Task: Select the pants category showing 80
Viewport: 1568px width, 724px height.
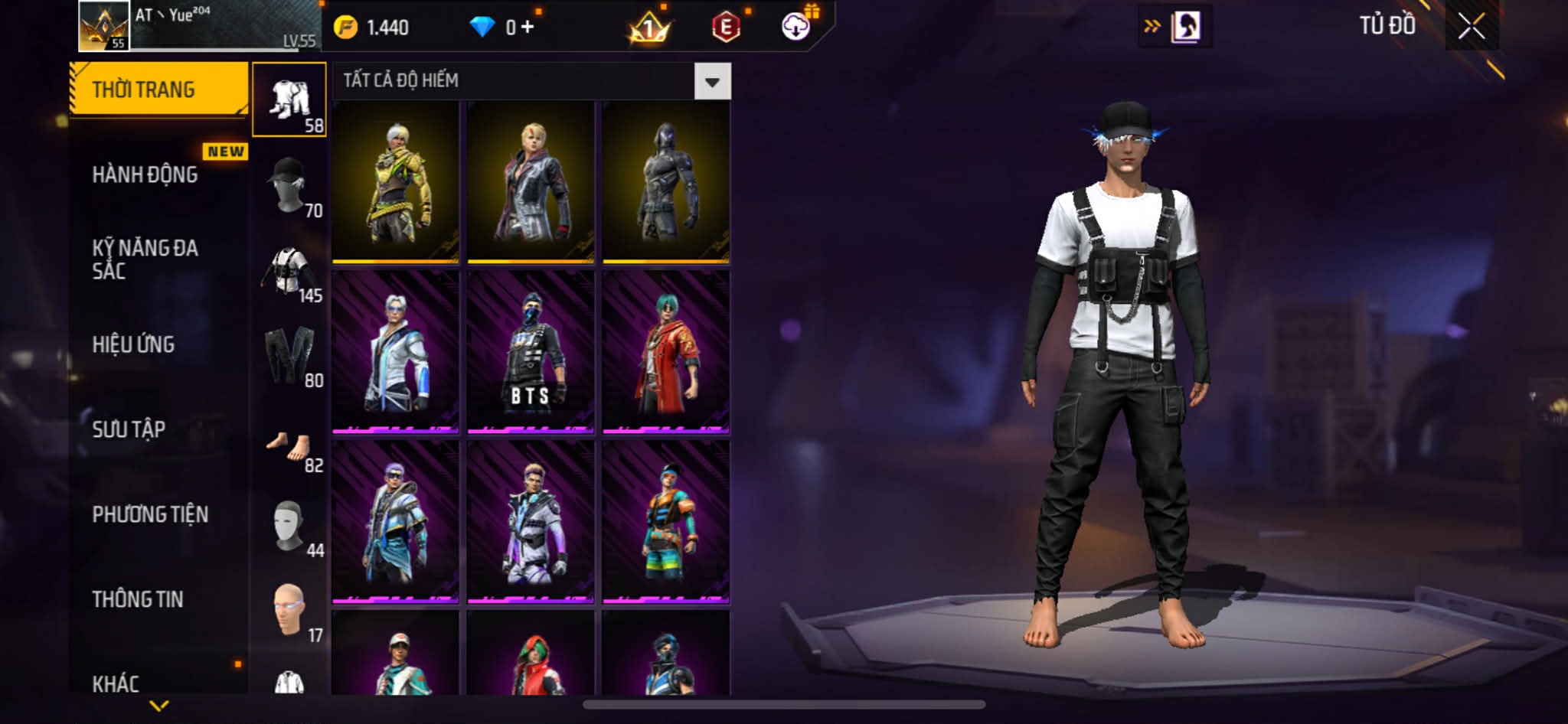Action: point(290,356)
